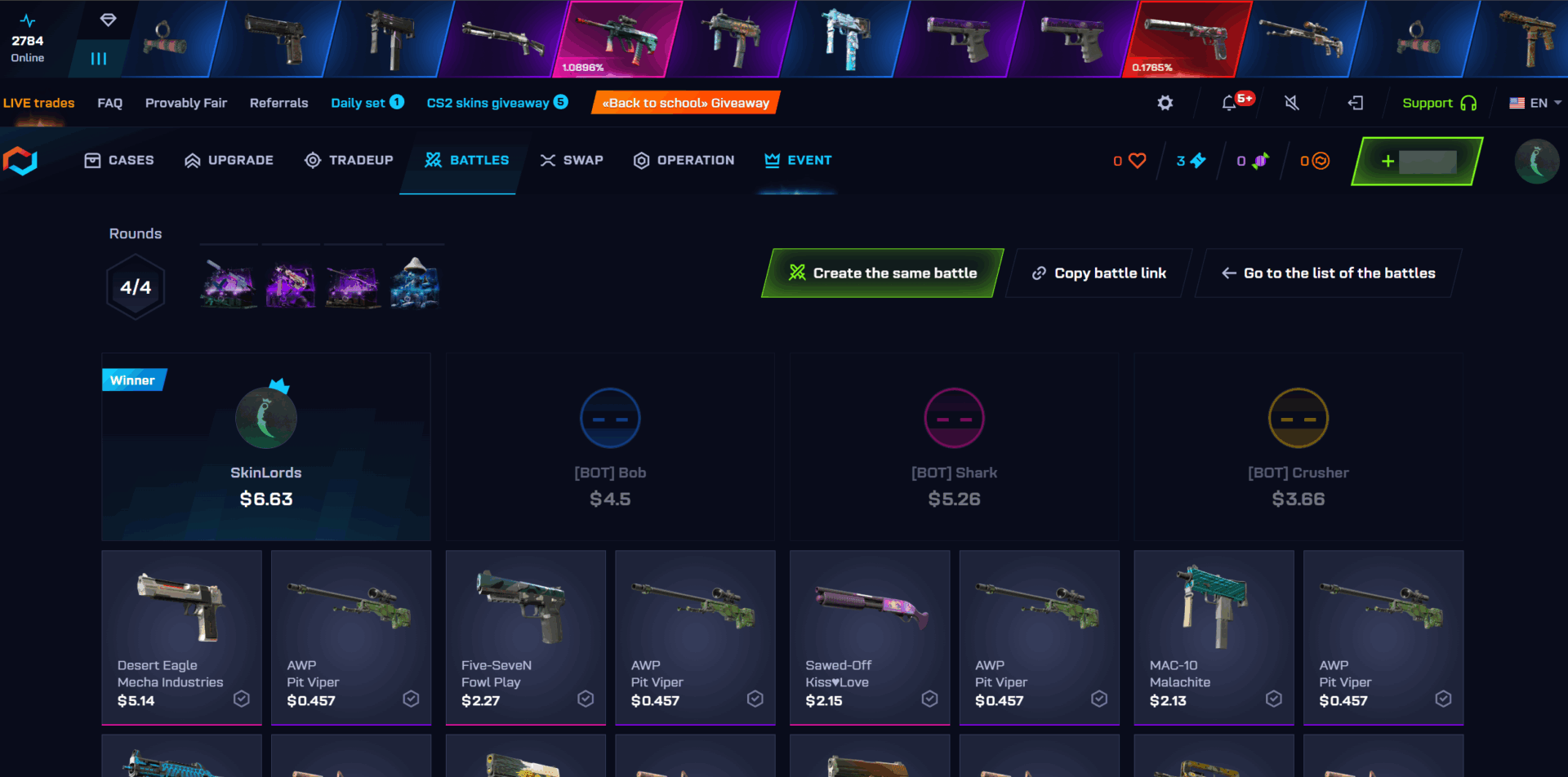Select the first round case thumbnail
This screenshot has width=1568, height=777.
[x=229, y=284]
